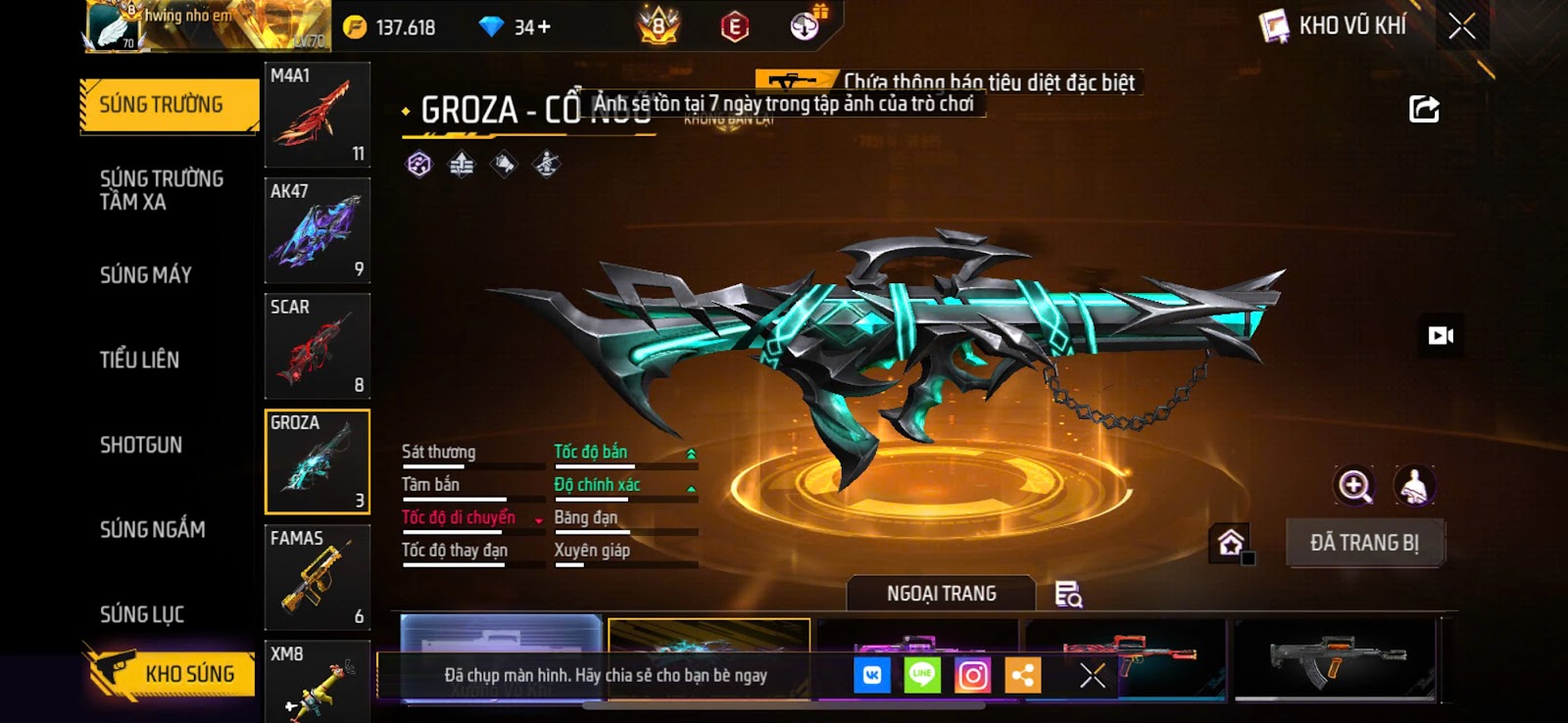Share the weapon using top-right share icon
This screenshot has height=723, width=1568.
point(1424,109)
